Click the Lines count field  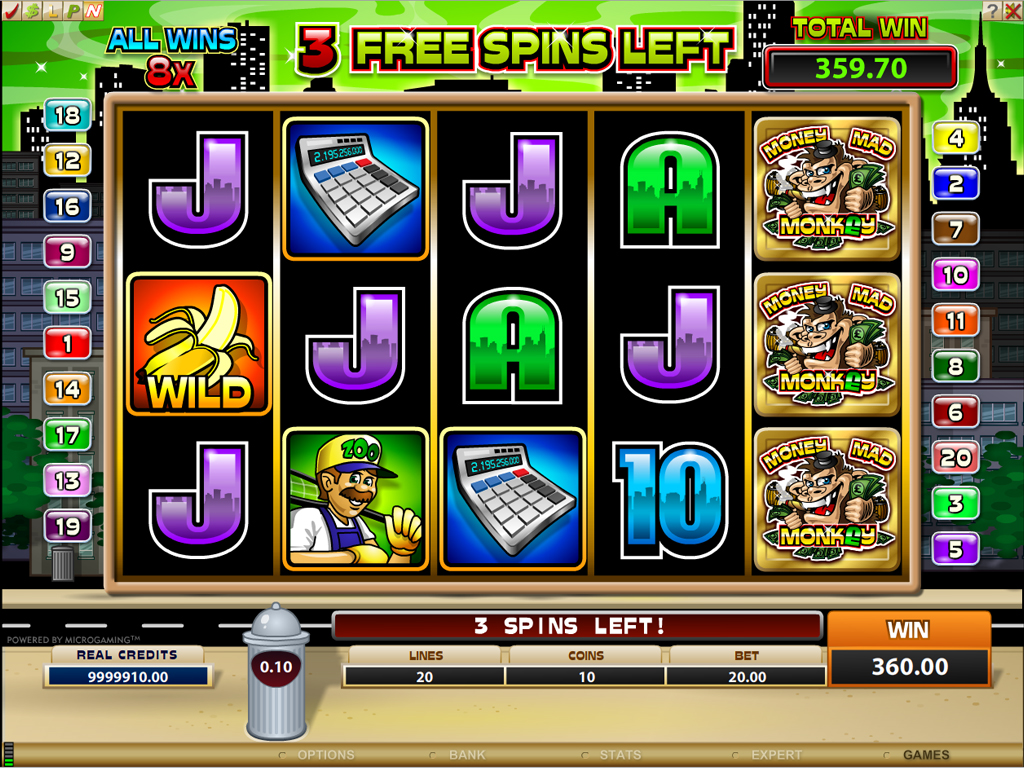pos(426,677)
